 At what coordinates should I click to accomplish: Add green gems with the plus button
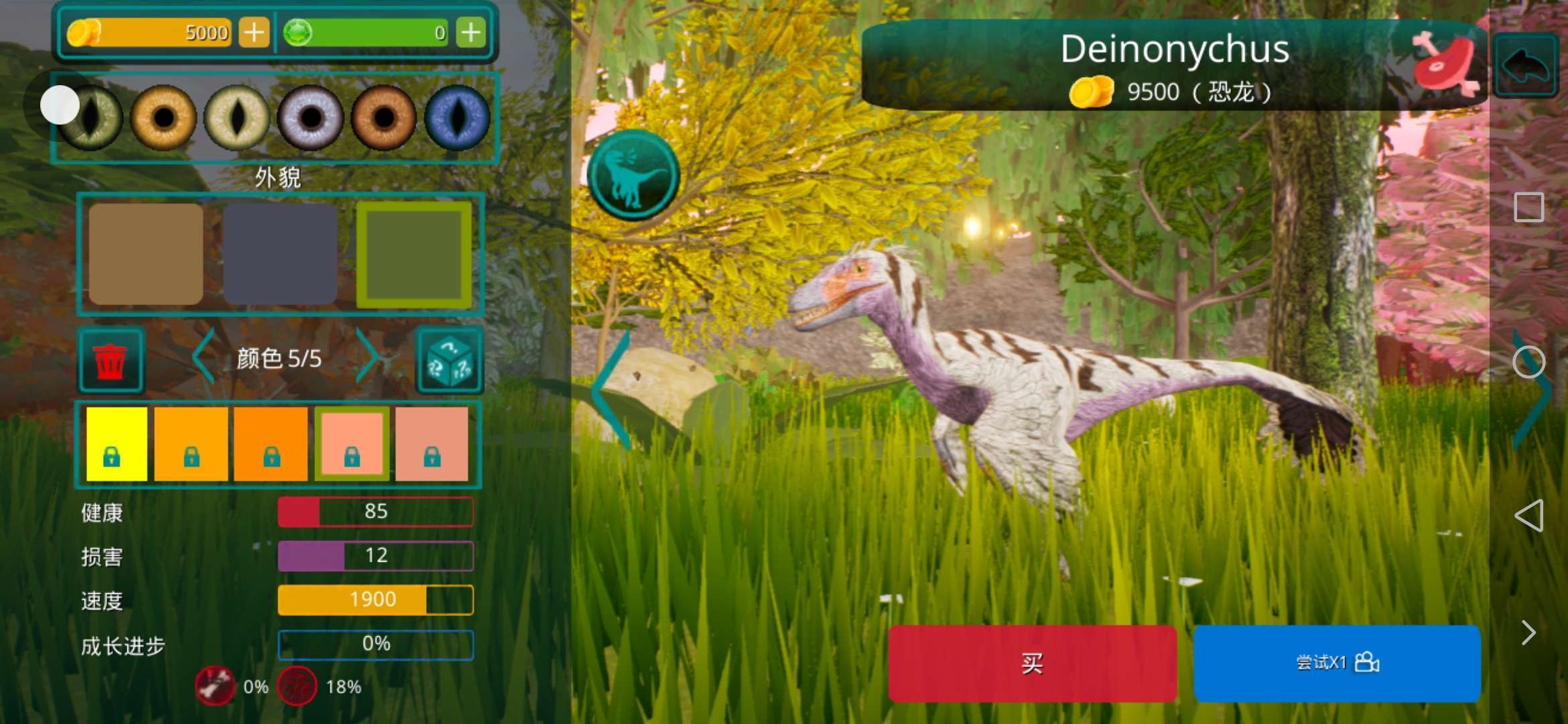point(471,32)
